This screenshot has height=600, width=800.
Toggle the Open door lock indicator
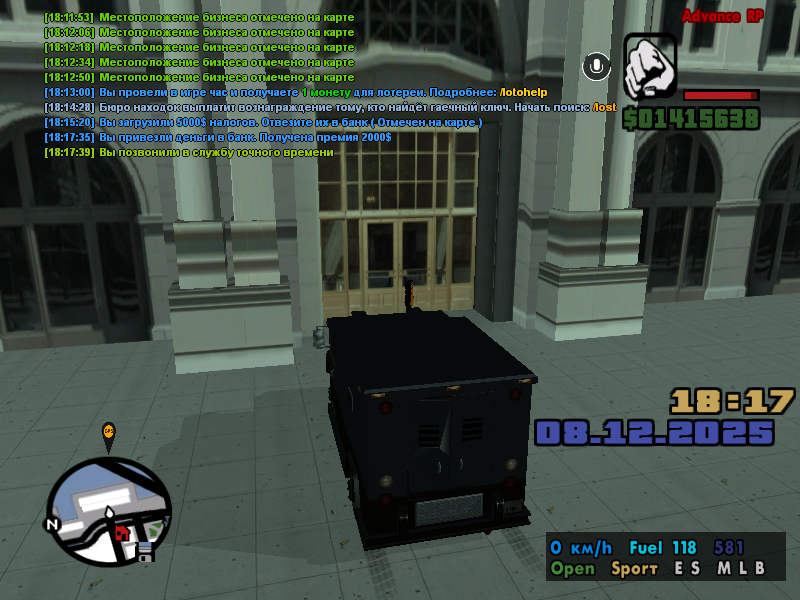572,568
